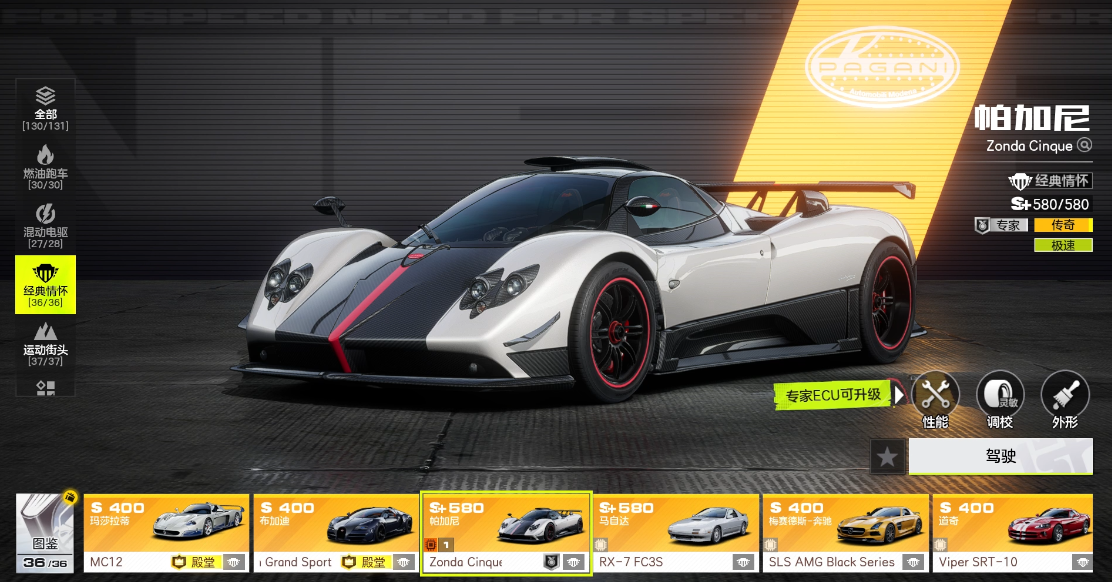Show the 运动街头 category
The width and height of the screenshot is (1112, 582).
pyautogui.click(x=45, y=343)
